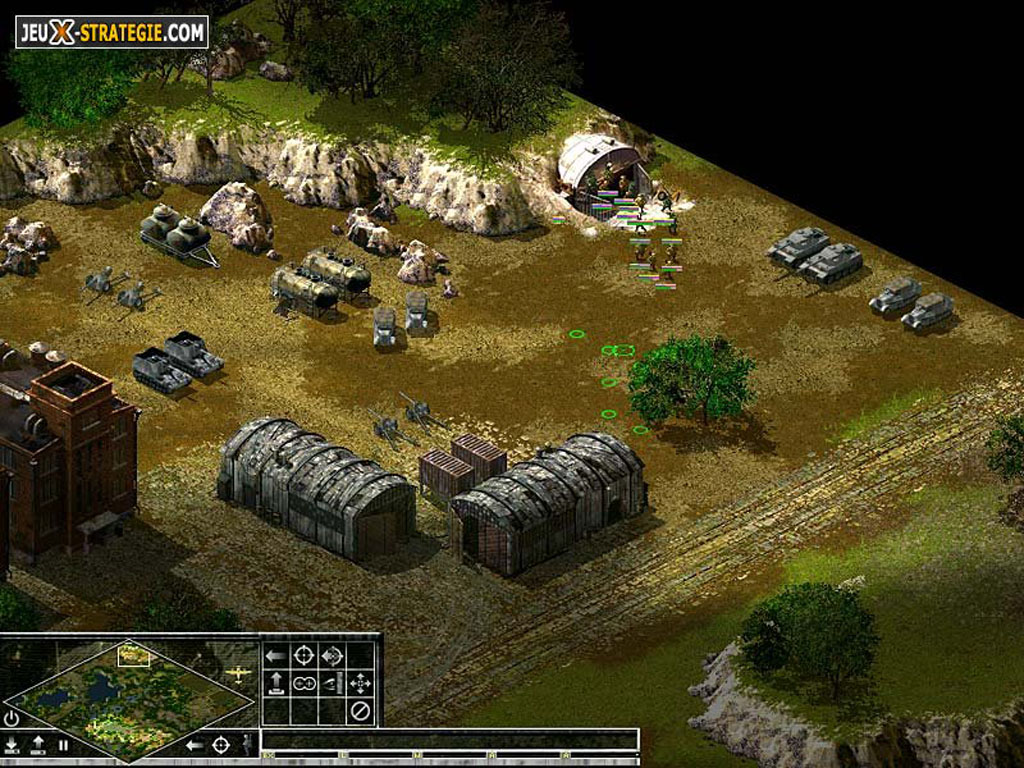
Task: Toggle the eye icon command
Action: [x=332, y=684]
